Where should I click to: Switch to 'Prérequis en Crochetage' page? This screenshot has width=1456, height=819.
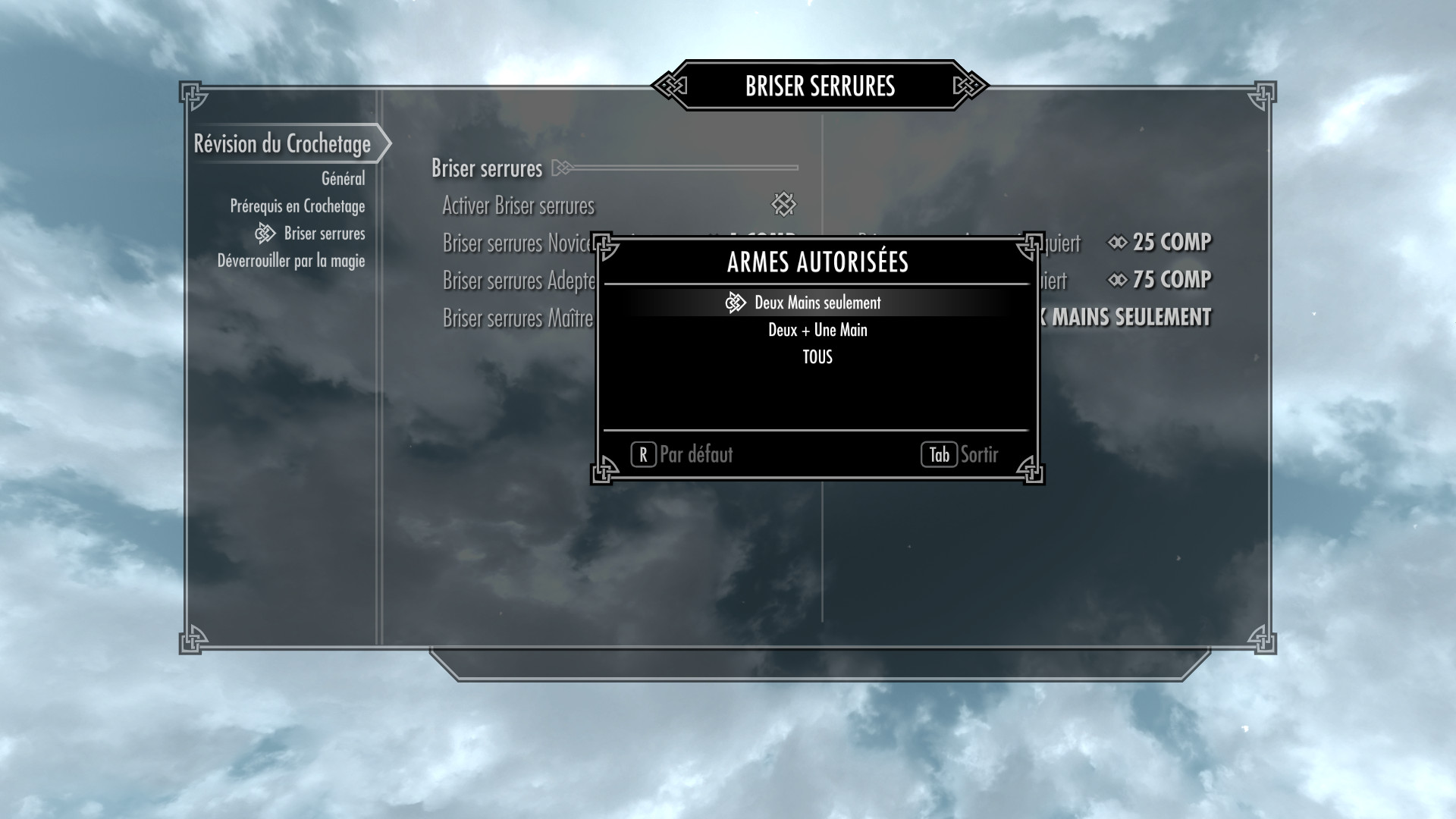tap(297, 206)
